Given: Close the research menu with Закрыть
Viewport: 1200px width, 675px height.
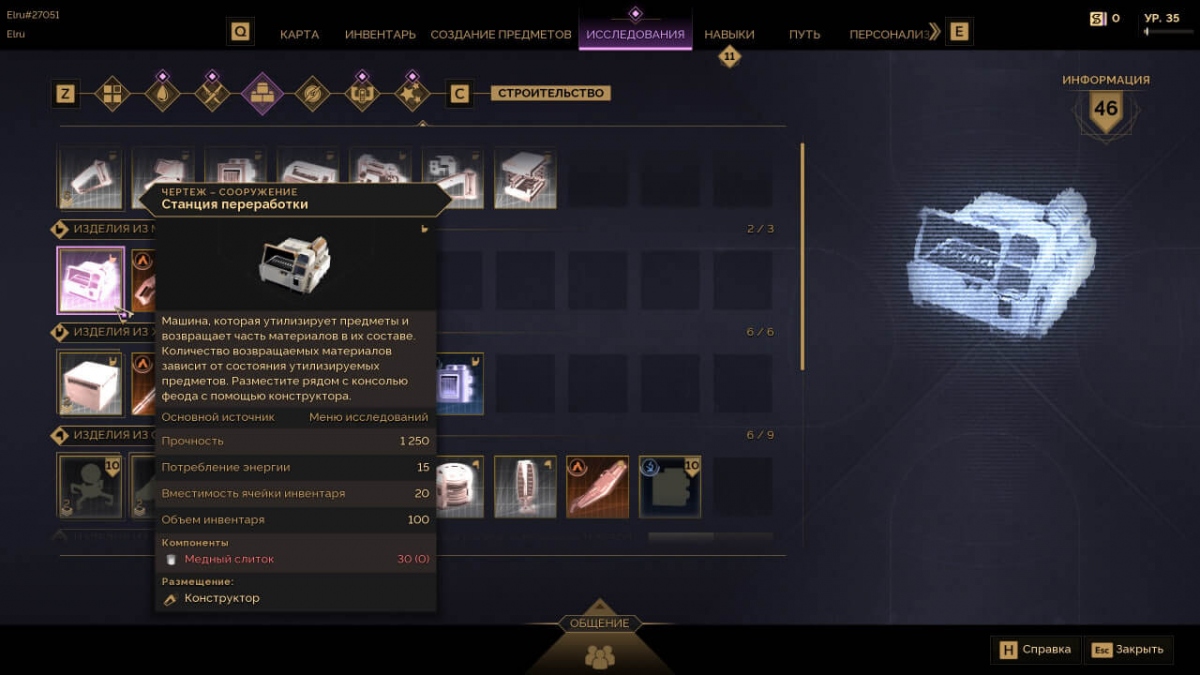Looking at the screenshot, I should 1128,649.
